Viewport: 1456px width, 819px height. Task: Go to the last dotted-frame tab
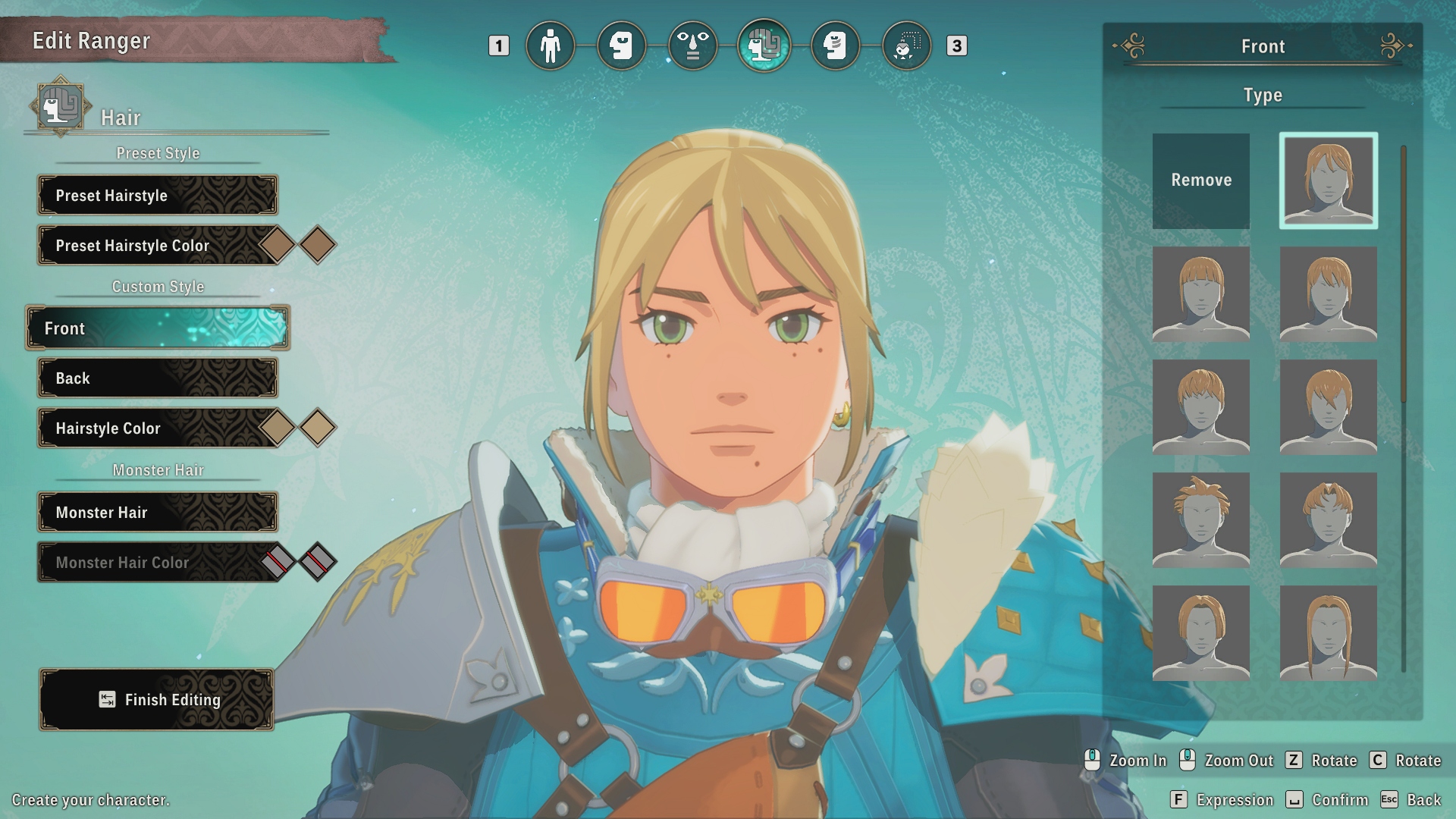(x=906, y=46)
